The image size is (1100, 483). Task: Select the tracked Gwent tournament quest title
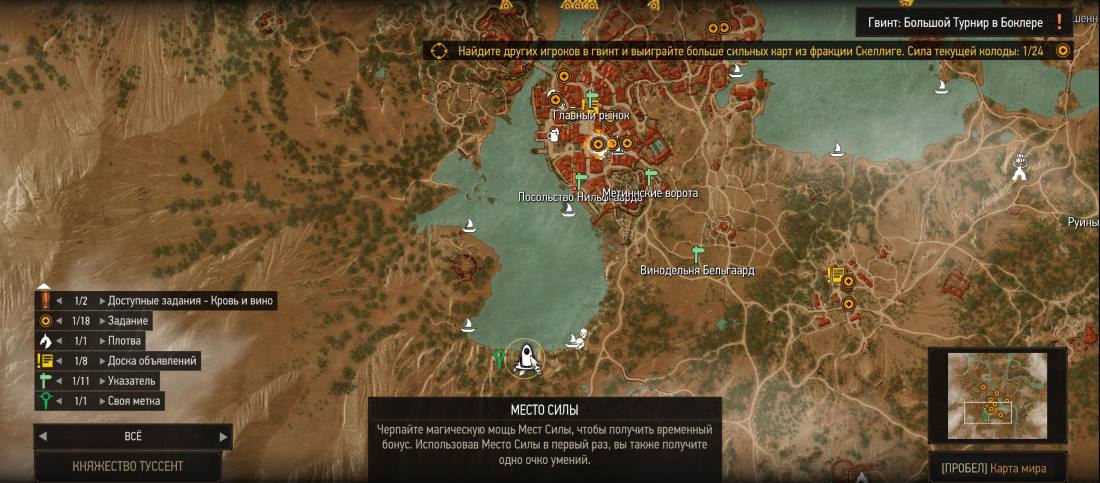click(x=955, y=21)
